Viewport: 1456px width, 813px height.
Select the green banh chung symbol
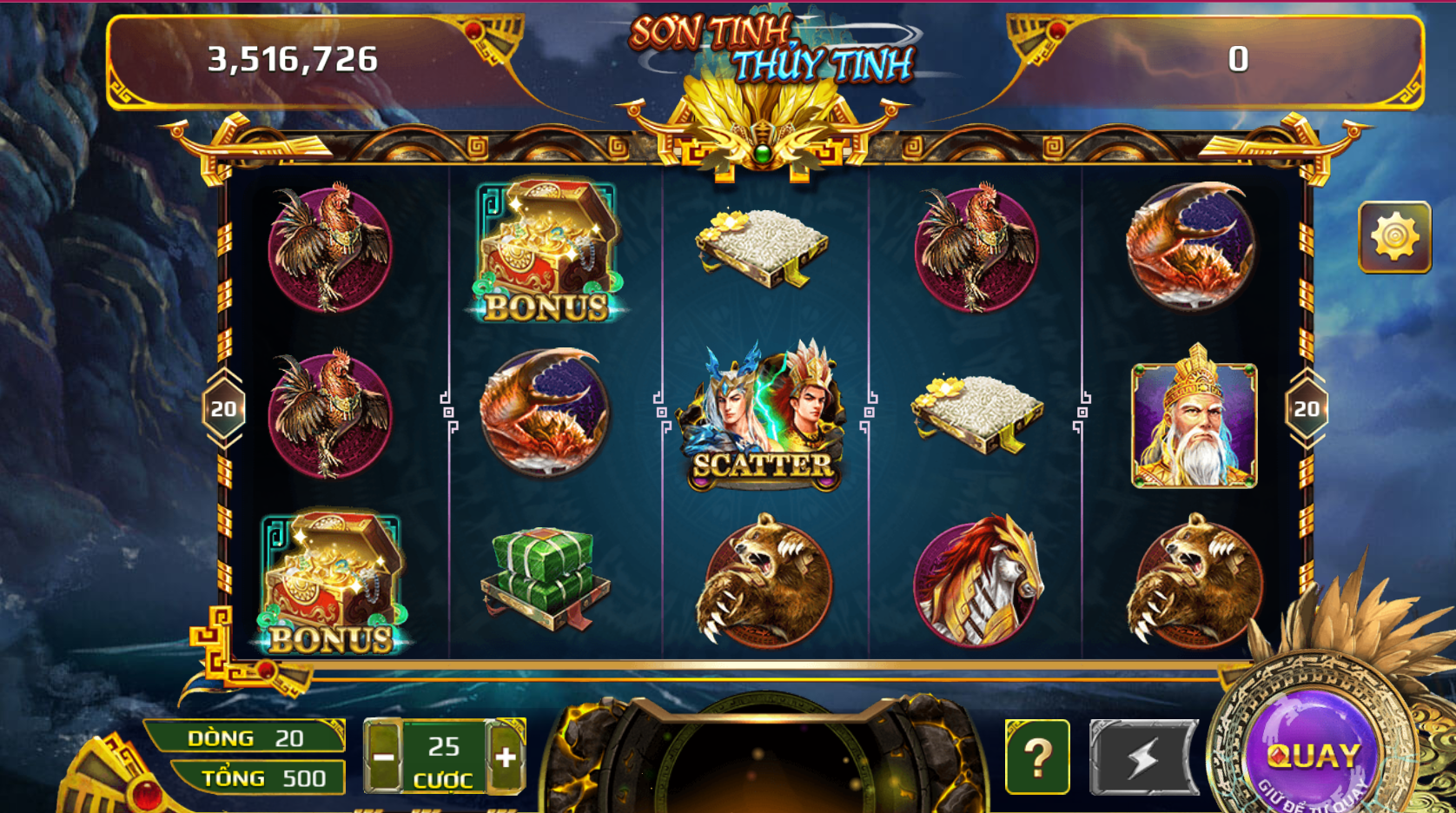pos(543,578)
